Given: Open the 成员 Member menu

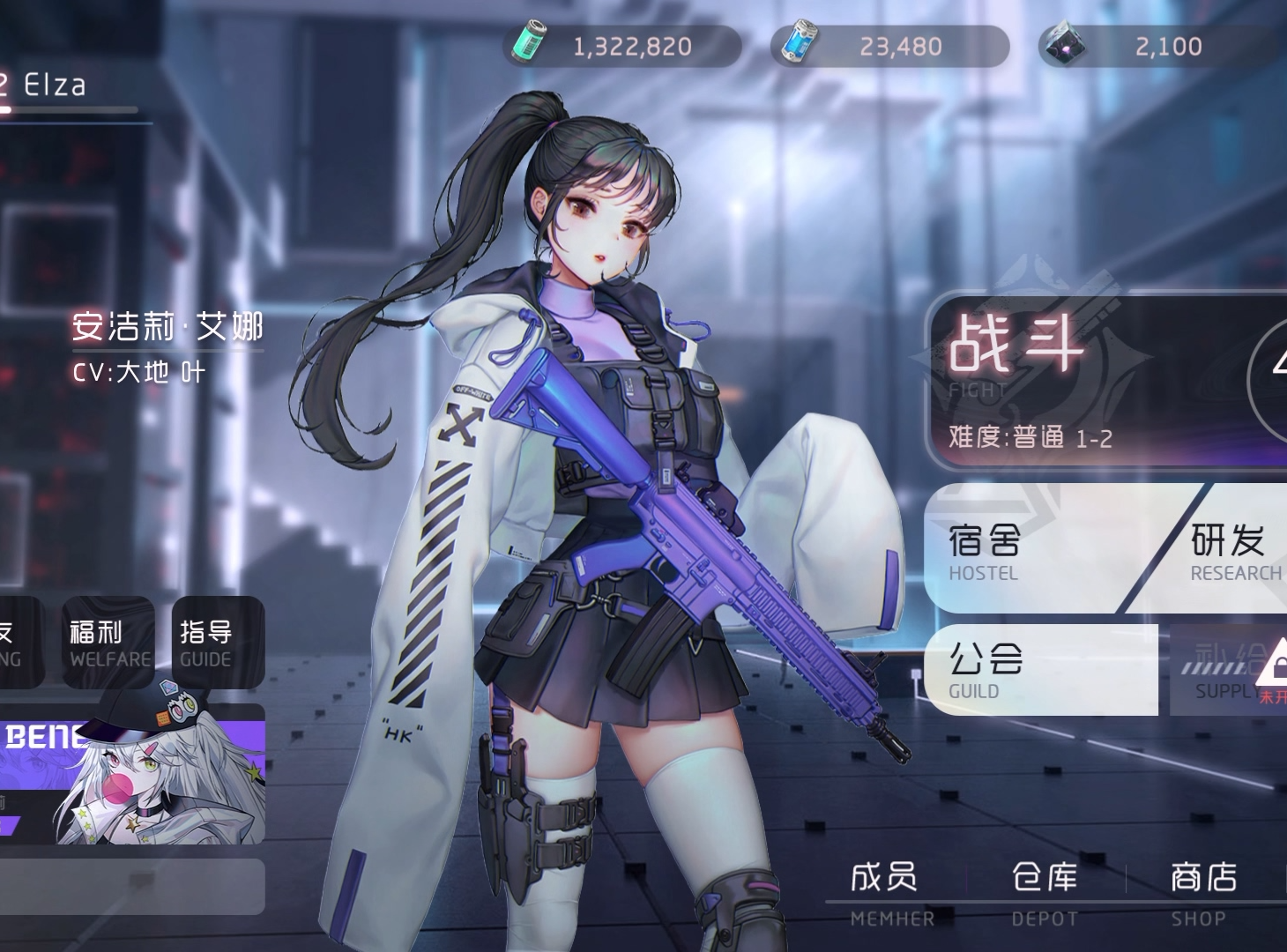Looking at the screenshot, I should (x=886, y=892).
